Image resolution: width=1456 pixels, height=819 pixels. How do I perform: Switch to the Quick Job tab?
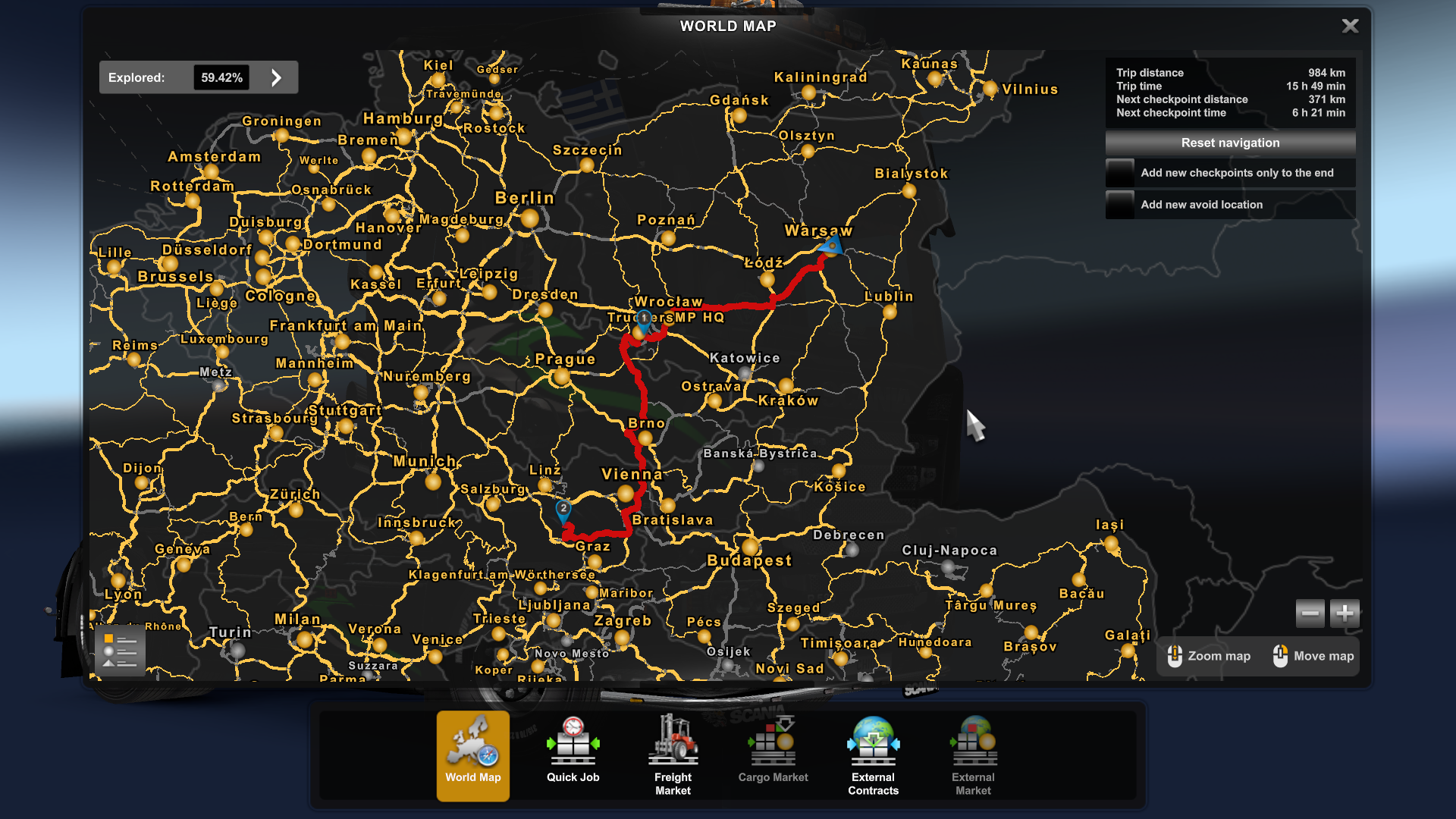coord(573,777)
